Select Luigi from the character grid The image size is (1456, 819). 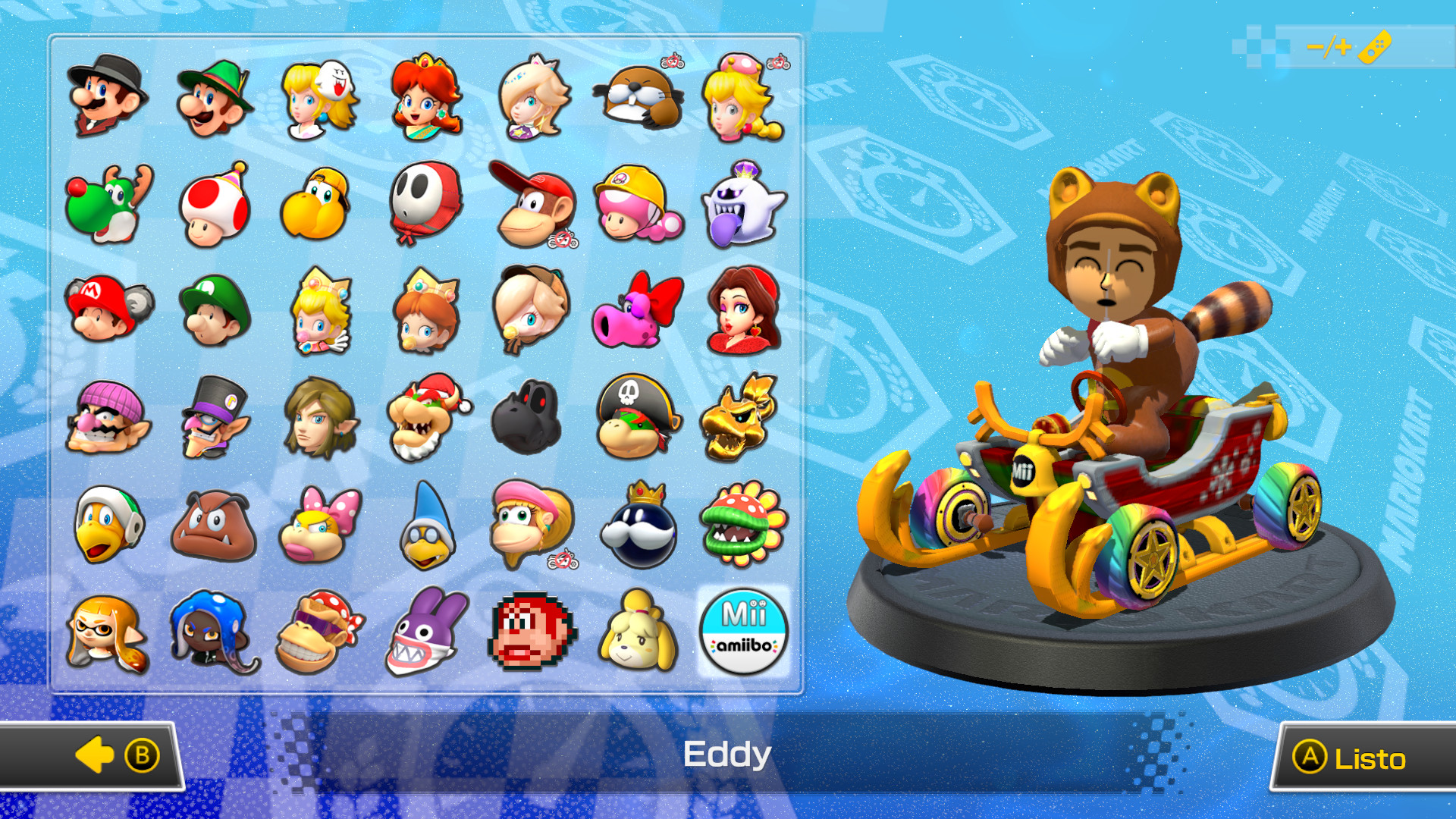[x=212, y=99]
